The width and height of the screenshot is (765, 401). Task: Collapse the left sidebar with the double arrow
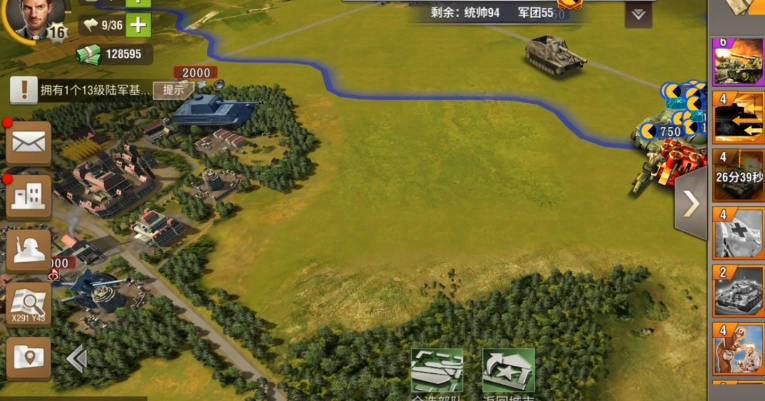point(77,359)
